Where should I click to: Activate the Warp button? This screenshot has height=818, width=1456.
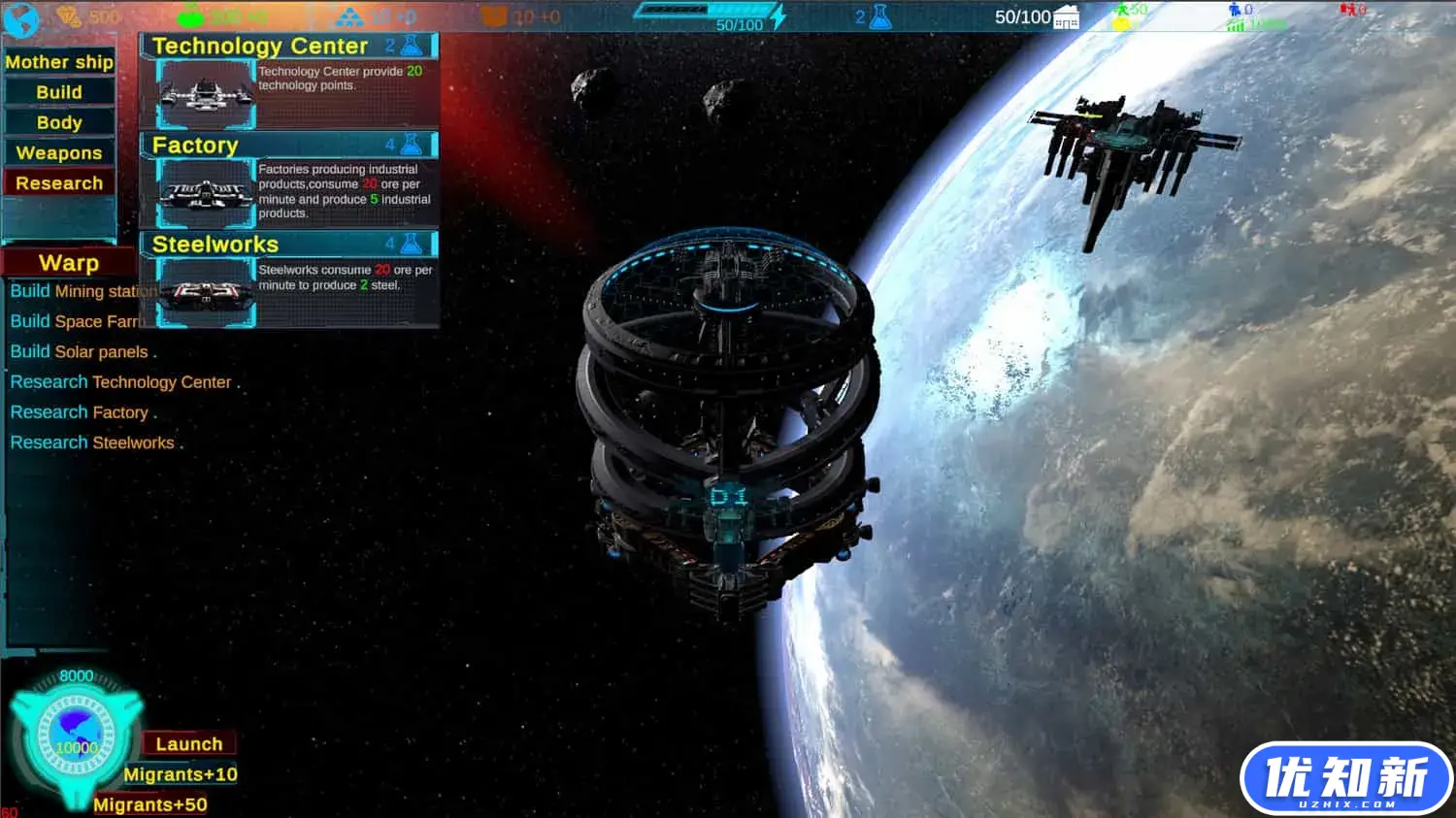coord(69,263)
